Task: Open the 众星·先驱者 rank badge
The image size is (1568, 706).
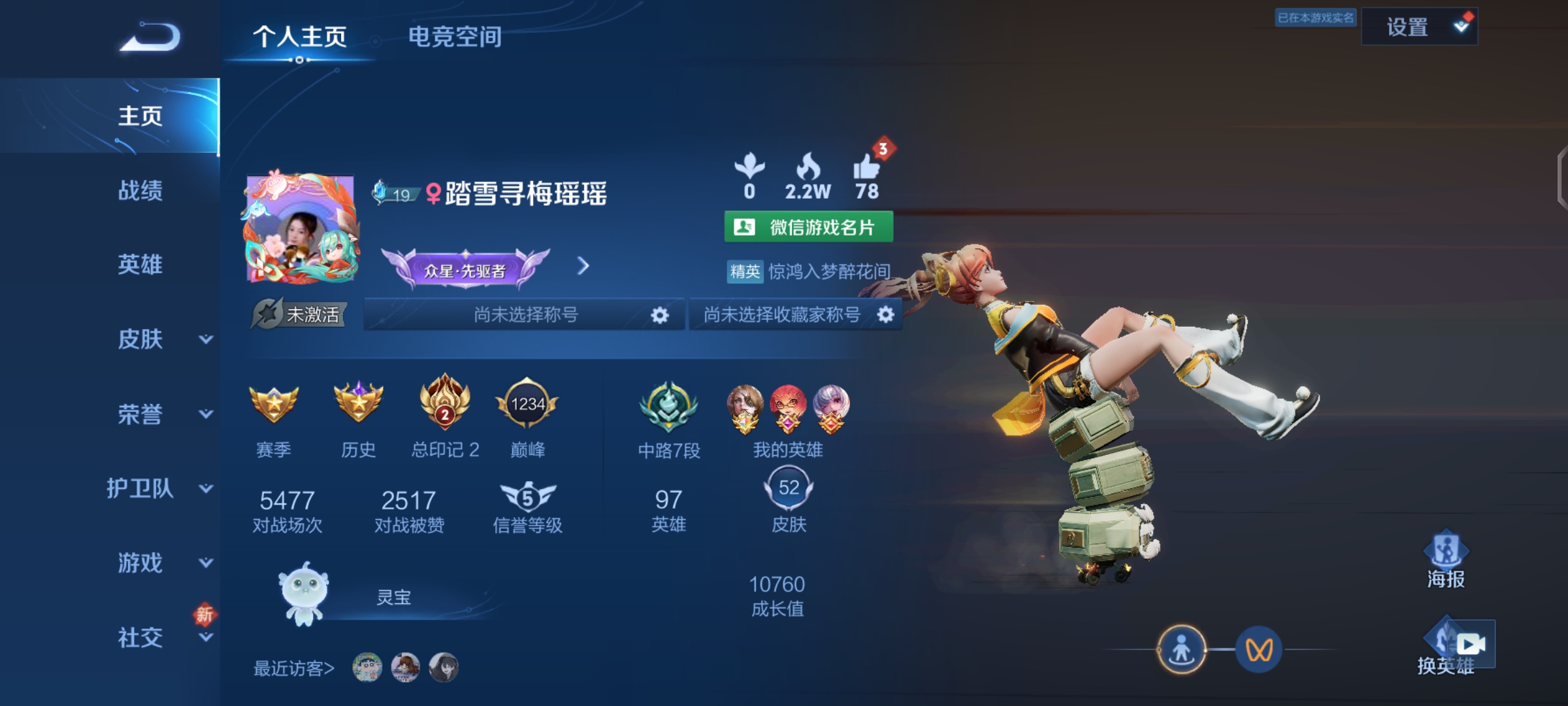Action: (465, 269)
